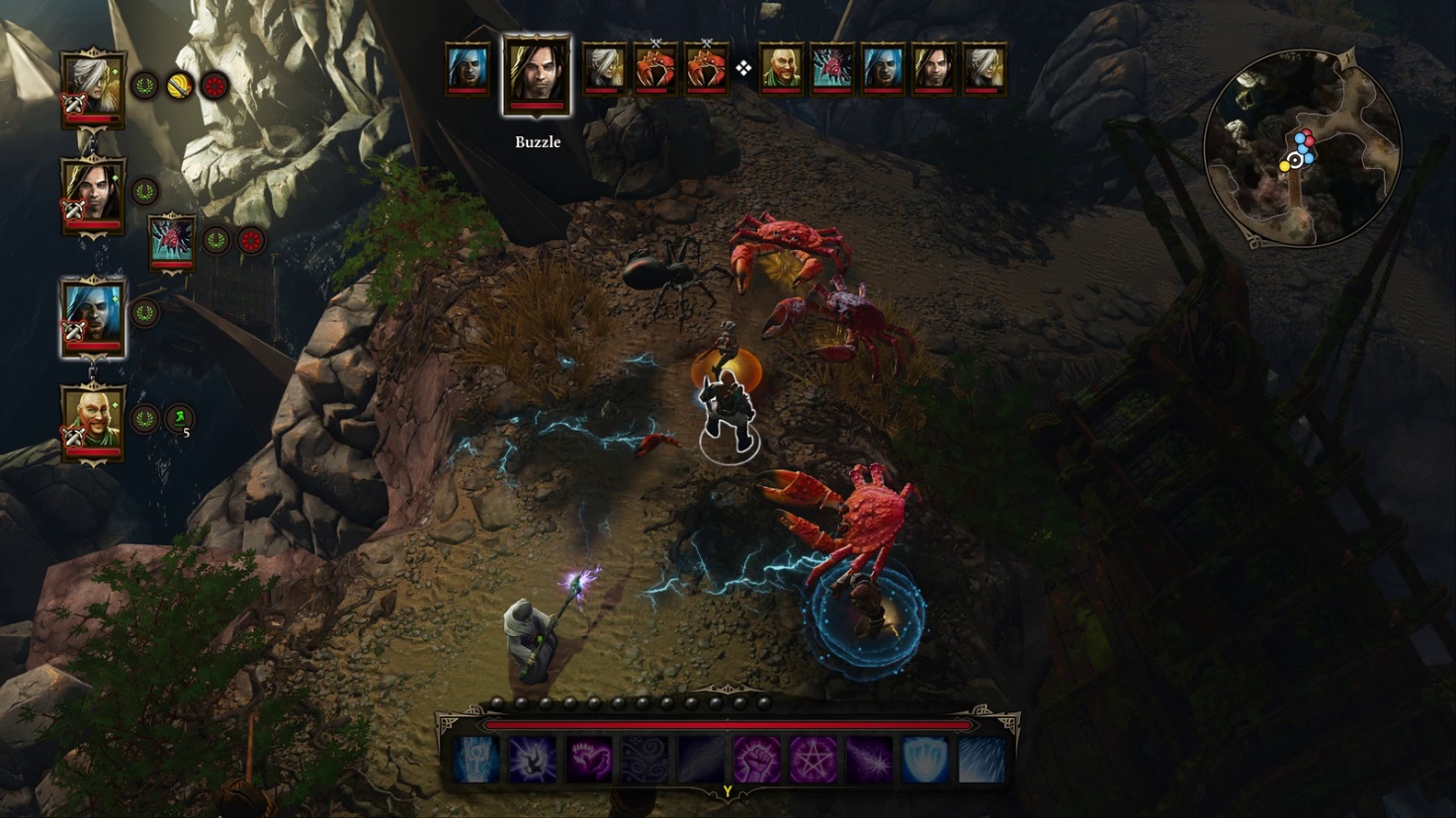Activate the purple clawed hand skill
Screen dimensions: 1456x818
point(588,760)
